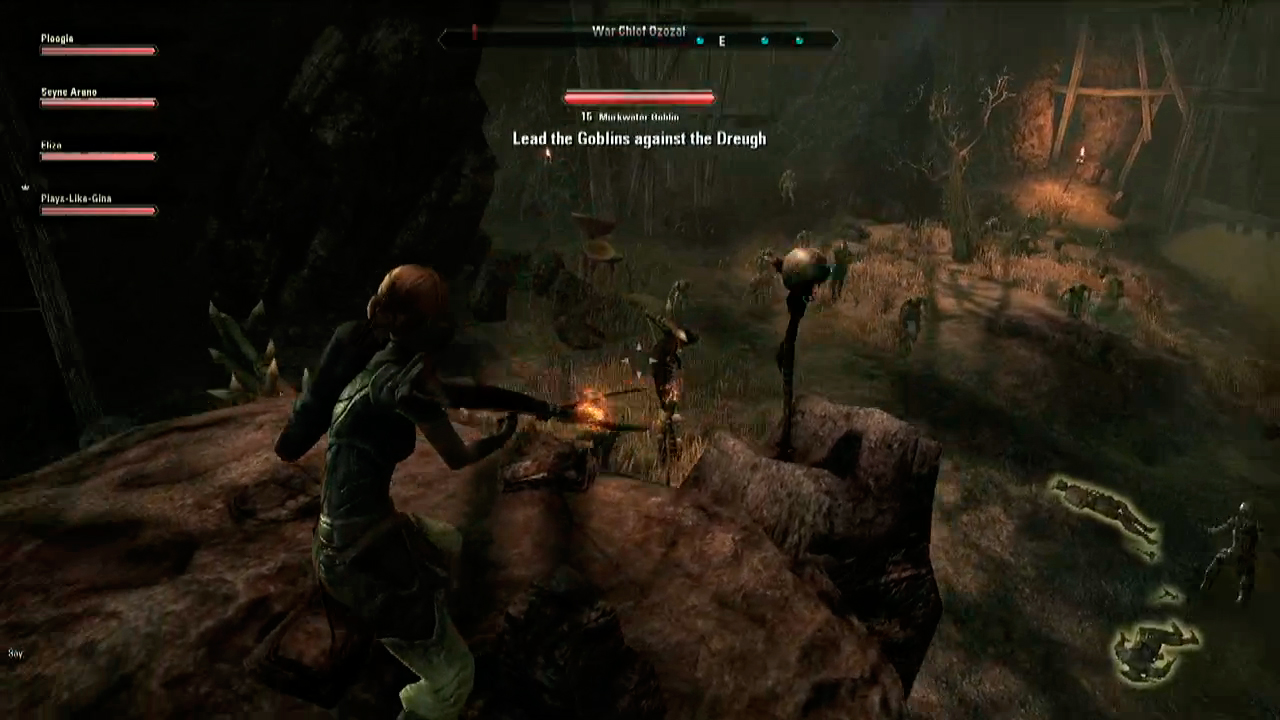Image resolution: width=1280 pixels, height=720 pixels.
Task: Select group leader Playz-Like-Gina's frame
Action: pos(98,205)
